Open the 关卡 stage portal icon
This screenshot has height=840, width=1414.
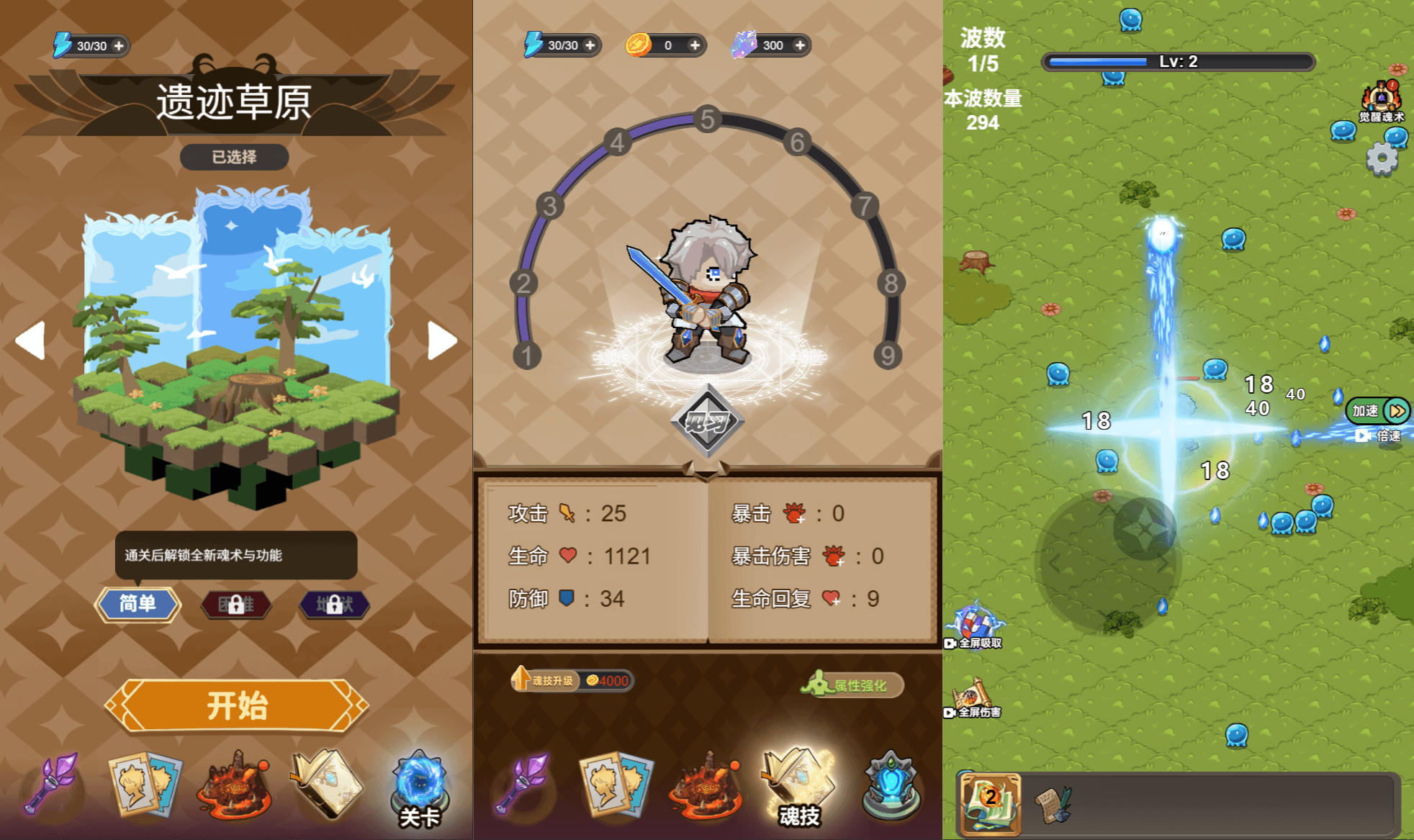pos(421,785)
